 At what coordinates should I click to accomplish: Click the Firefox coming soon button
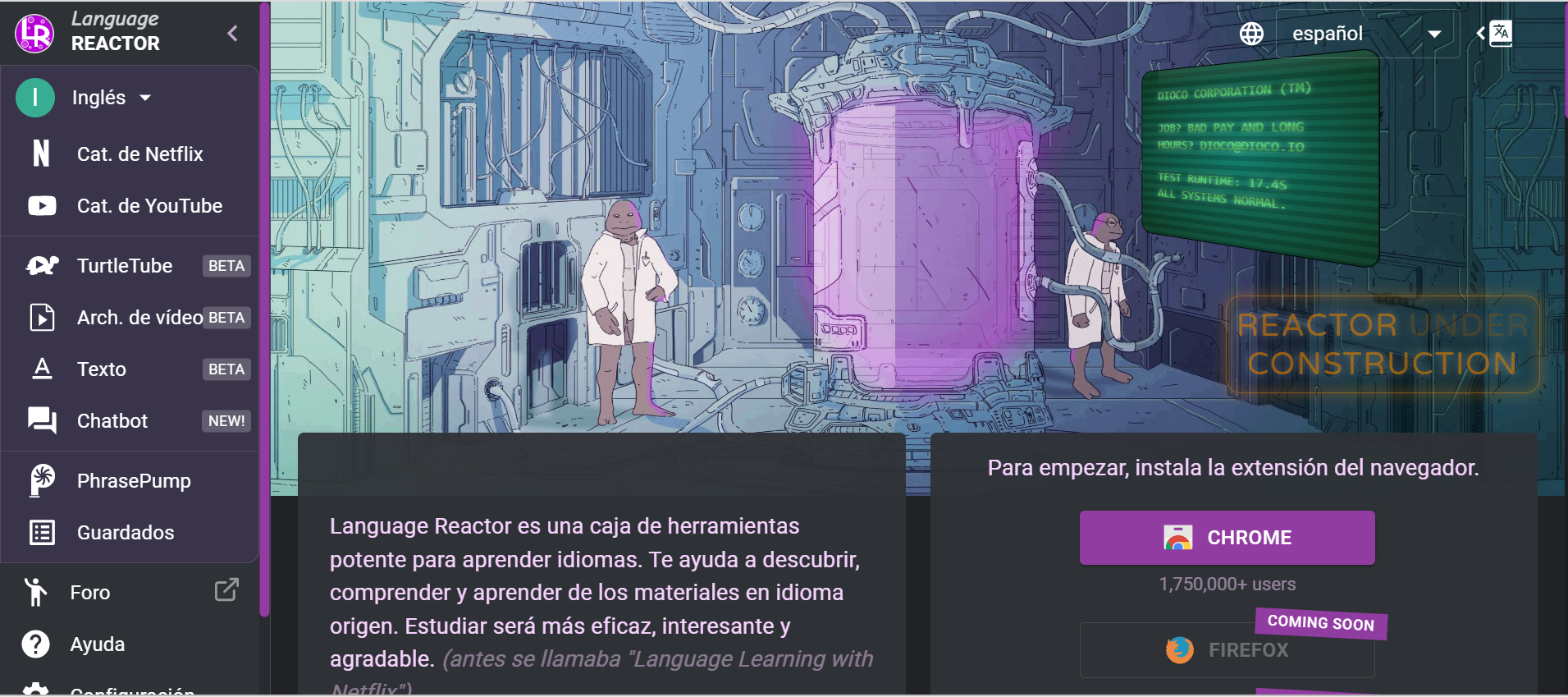click(x=1226, y=649)
